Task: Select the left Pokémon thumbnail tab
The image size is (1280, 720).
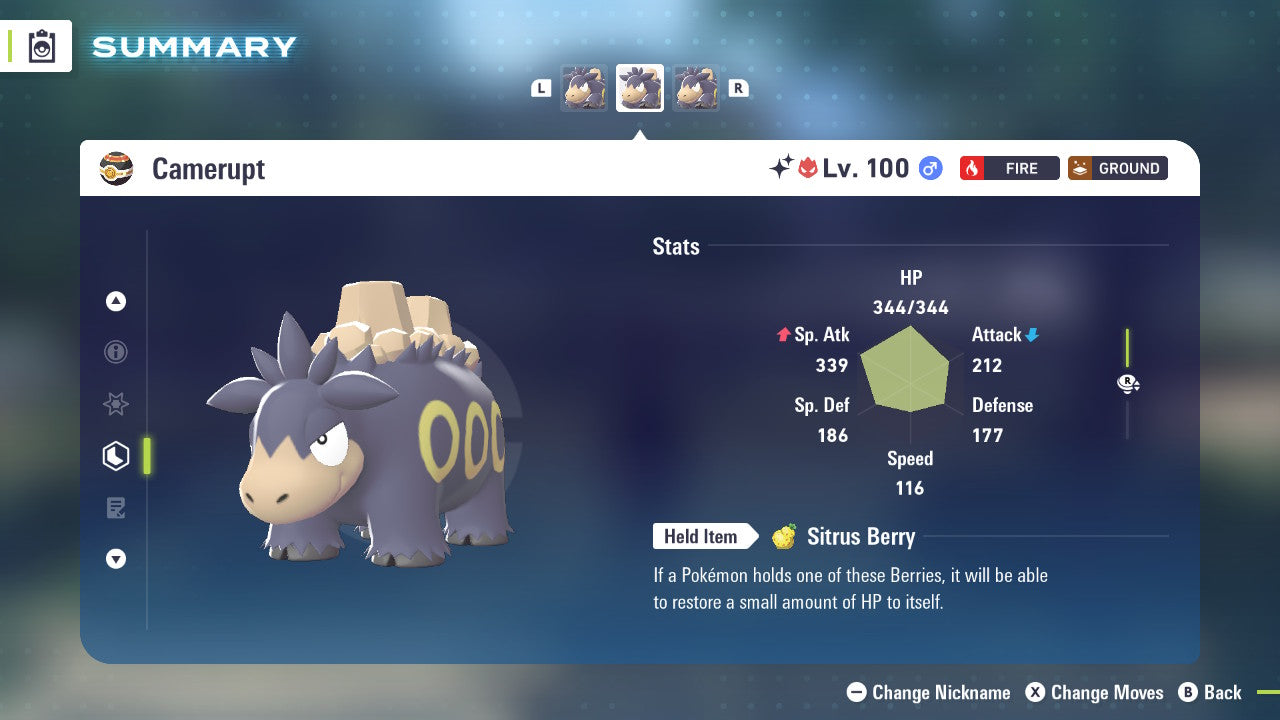Action: [x=585, y=88]
